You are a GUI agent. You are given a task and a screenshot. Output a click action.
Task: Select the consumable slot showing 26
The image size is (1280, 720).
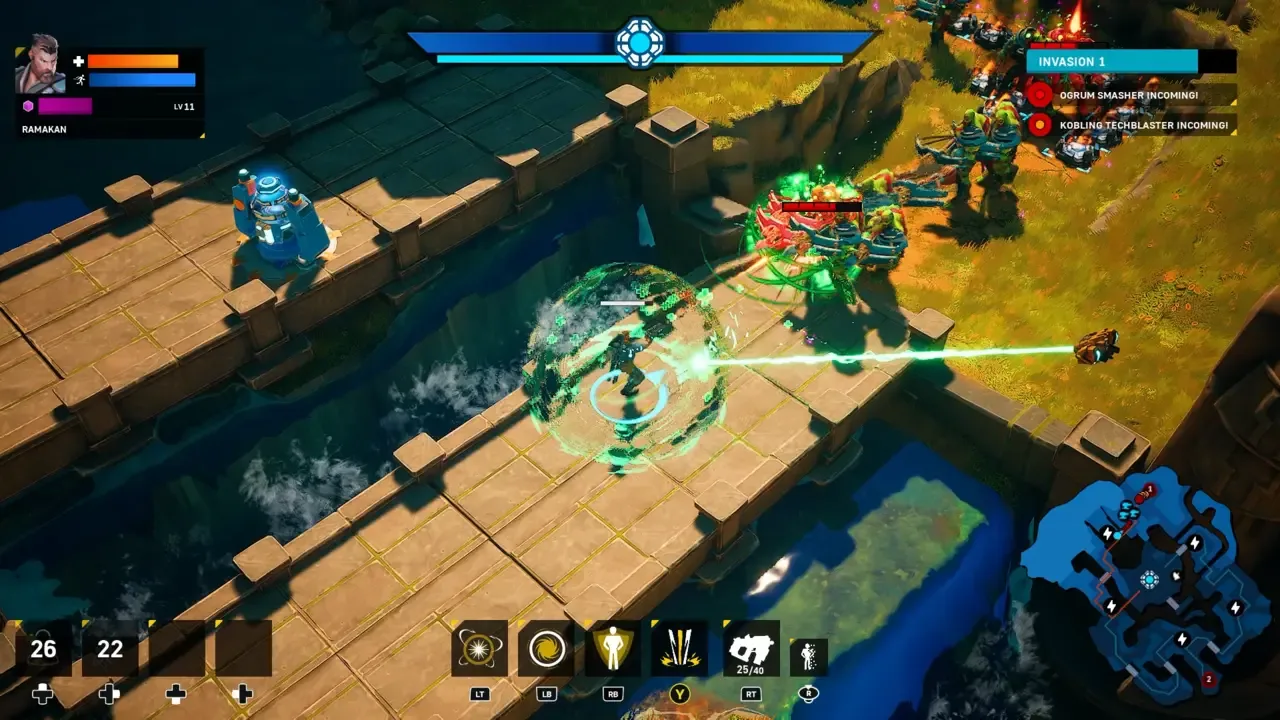click(x=43, y=649)
